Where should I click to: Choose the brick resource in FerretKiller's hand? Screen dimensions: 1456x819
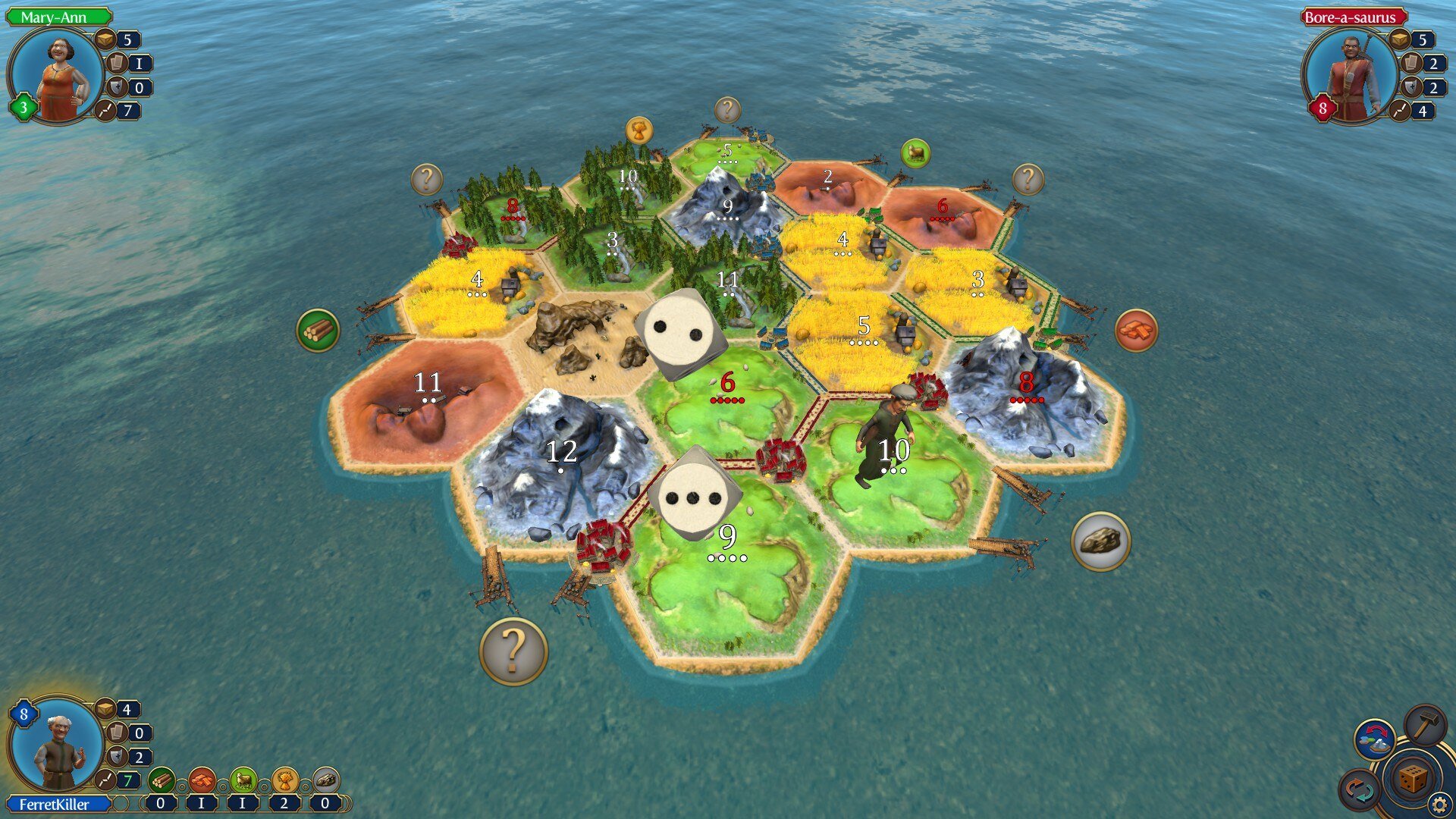point(202,780)
